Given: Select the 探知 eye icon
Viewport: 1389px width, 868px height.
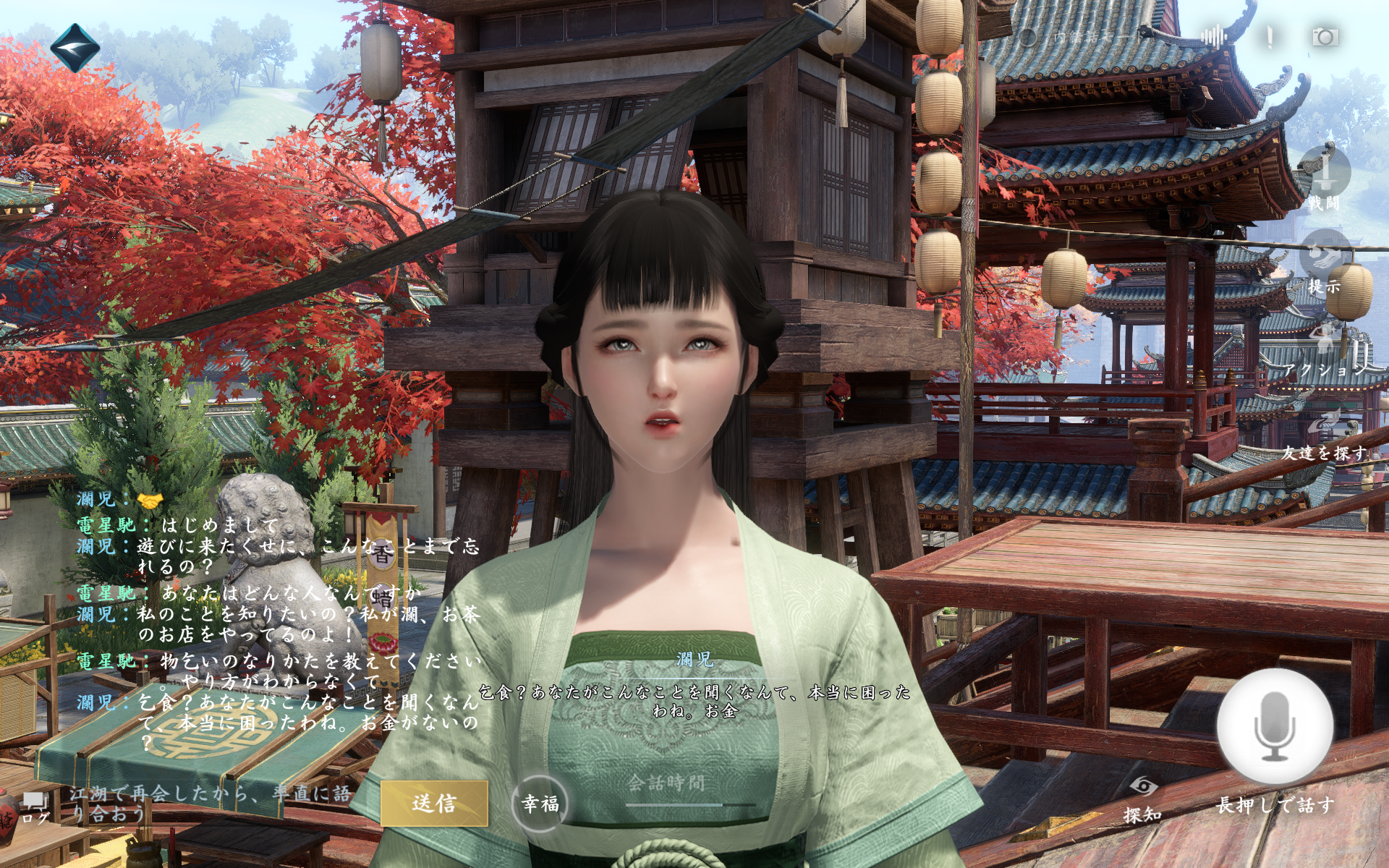Looking at the screenshot, I should (1142, 787).
